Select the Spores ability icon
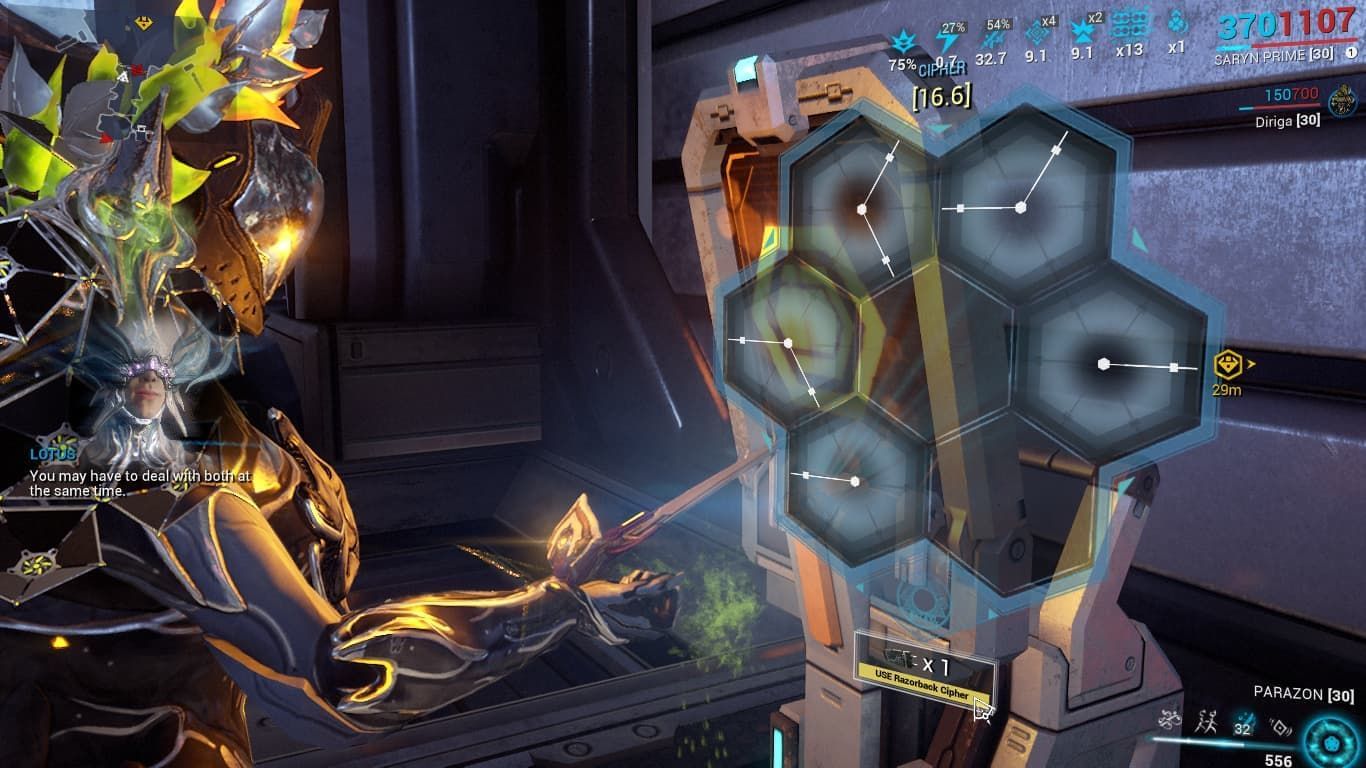This screenshot has height=768, width=1366. pyautogui.click(x=1169, y=717)
